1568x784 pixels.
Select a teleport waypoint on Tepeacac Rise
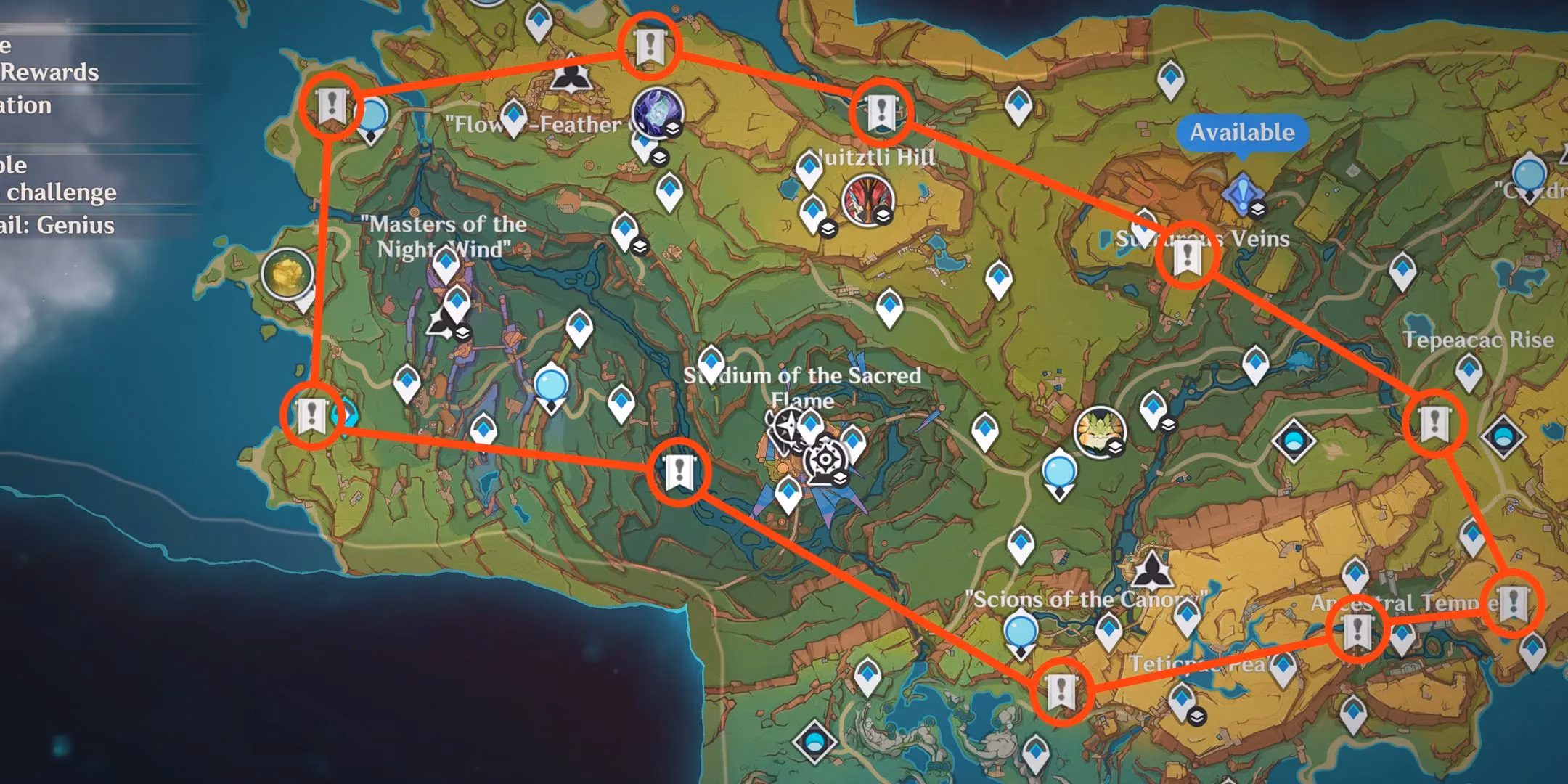[x=1469, y=372]
